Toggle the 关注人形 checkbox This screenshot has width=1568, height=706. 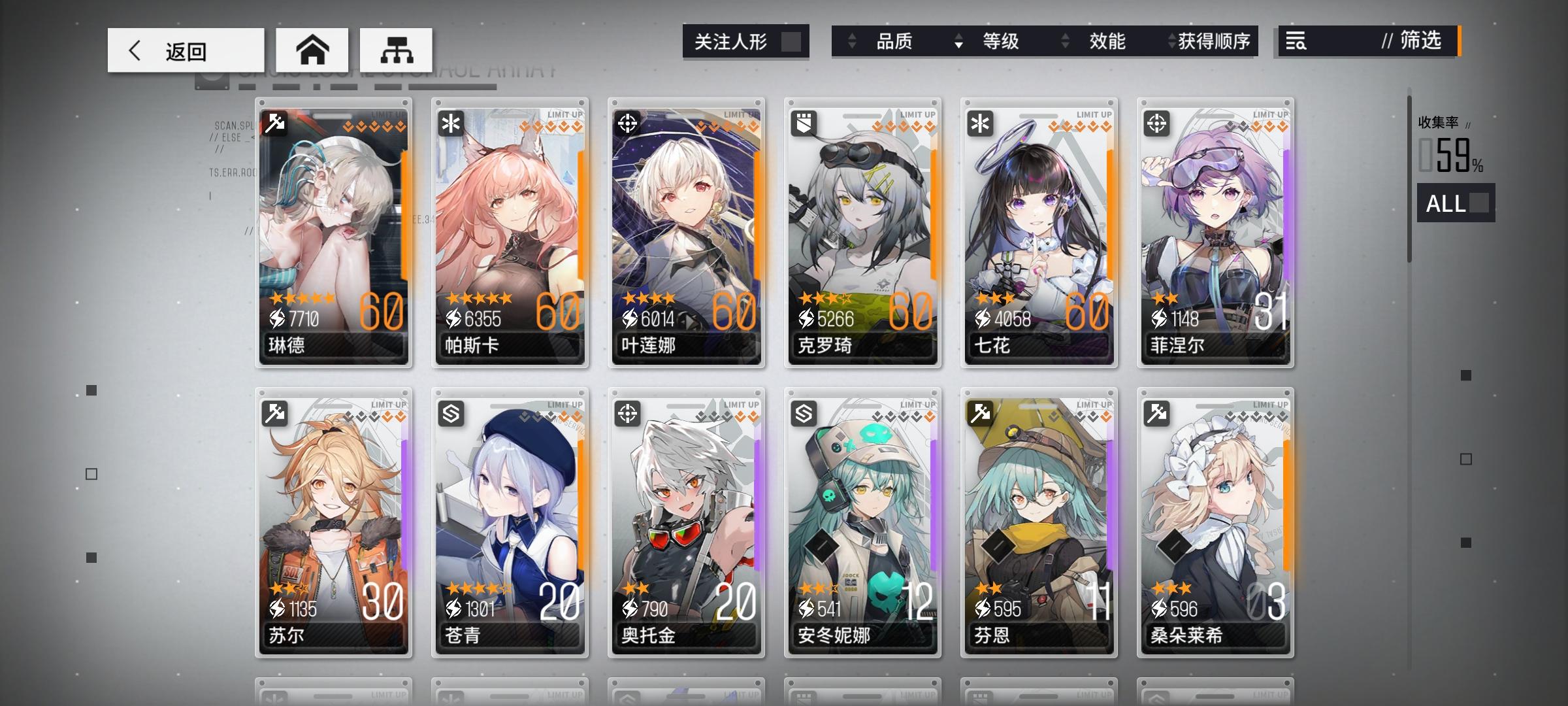790,41
